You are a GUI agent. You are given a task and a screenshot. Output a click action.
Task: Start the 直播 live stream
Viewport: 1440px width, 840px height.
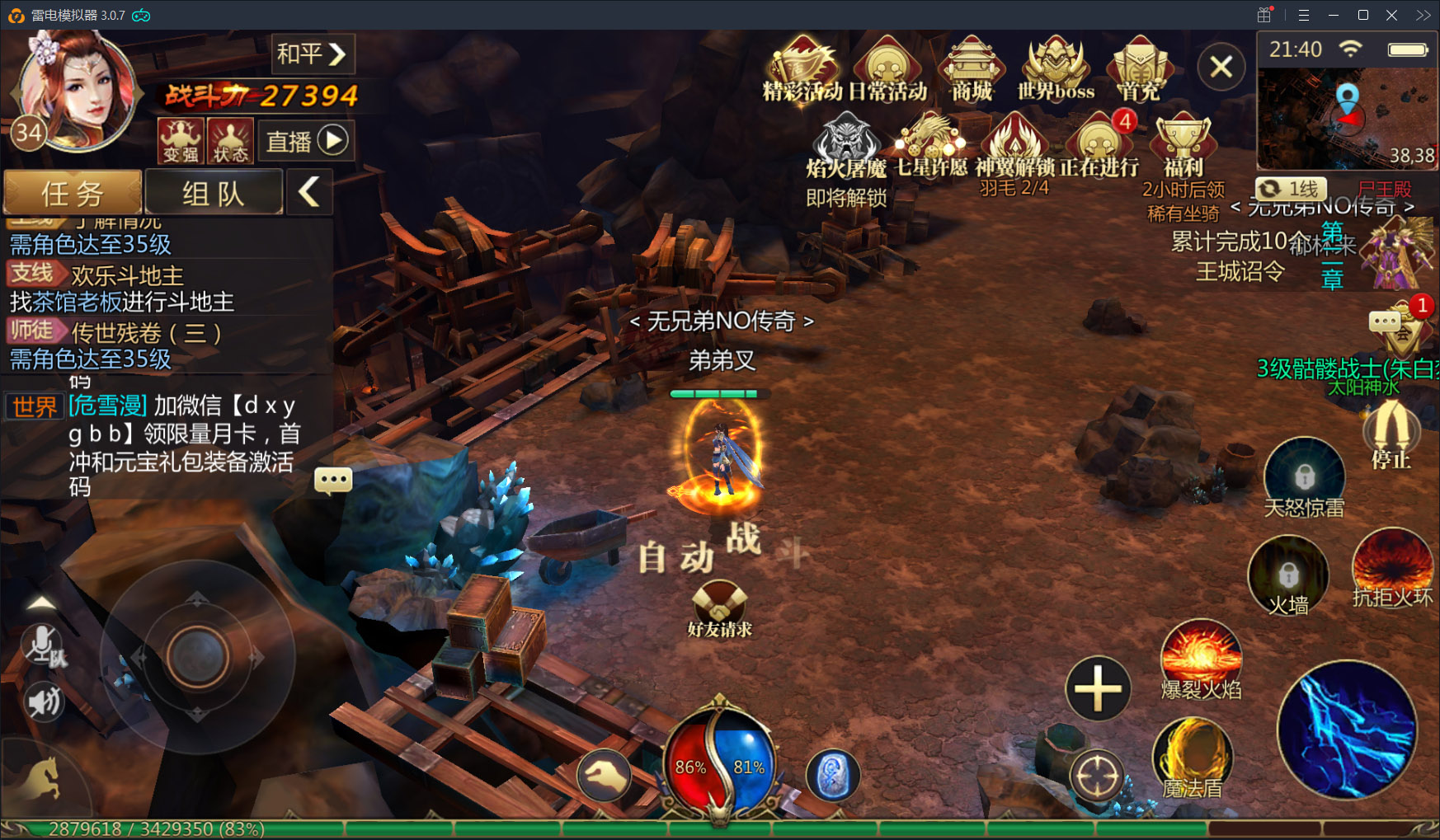point(306,141)
